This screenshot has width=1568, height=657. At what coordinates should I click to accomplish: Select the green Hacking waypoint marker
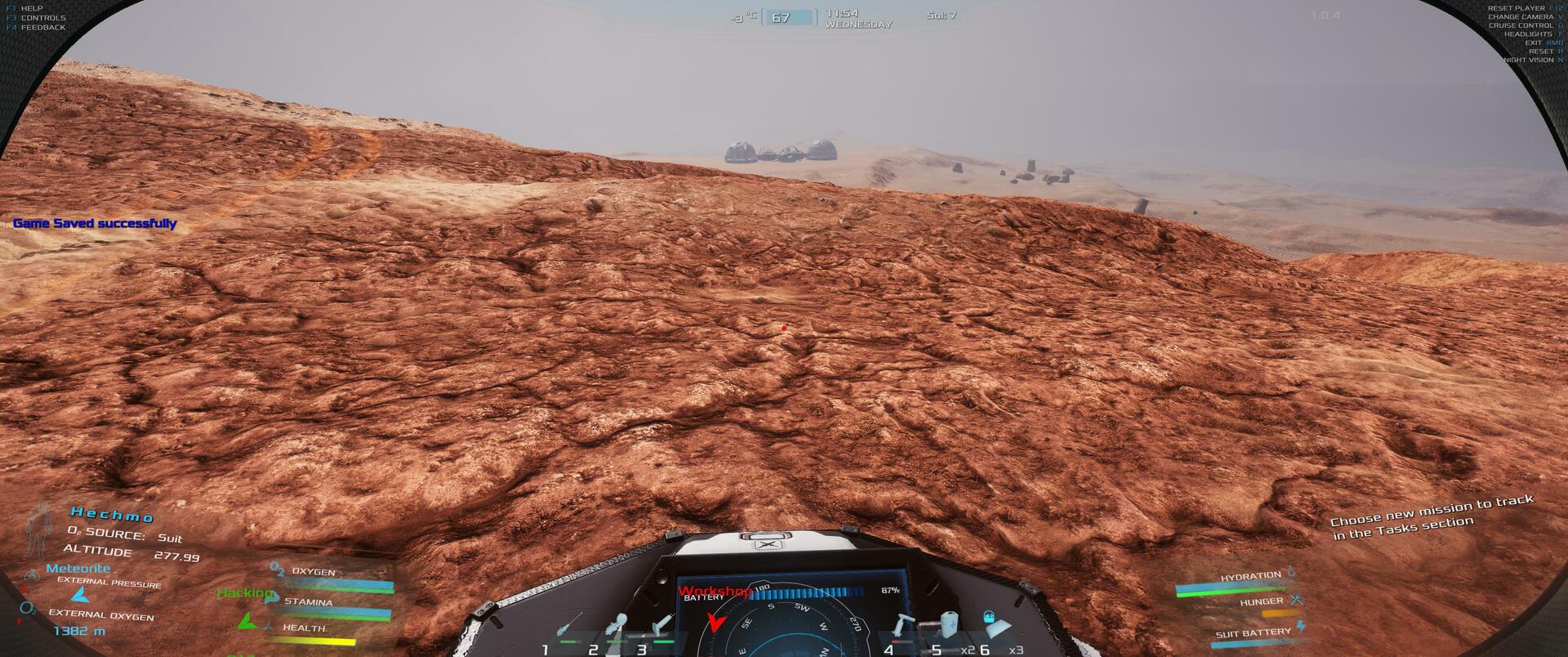point(246,620)
